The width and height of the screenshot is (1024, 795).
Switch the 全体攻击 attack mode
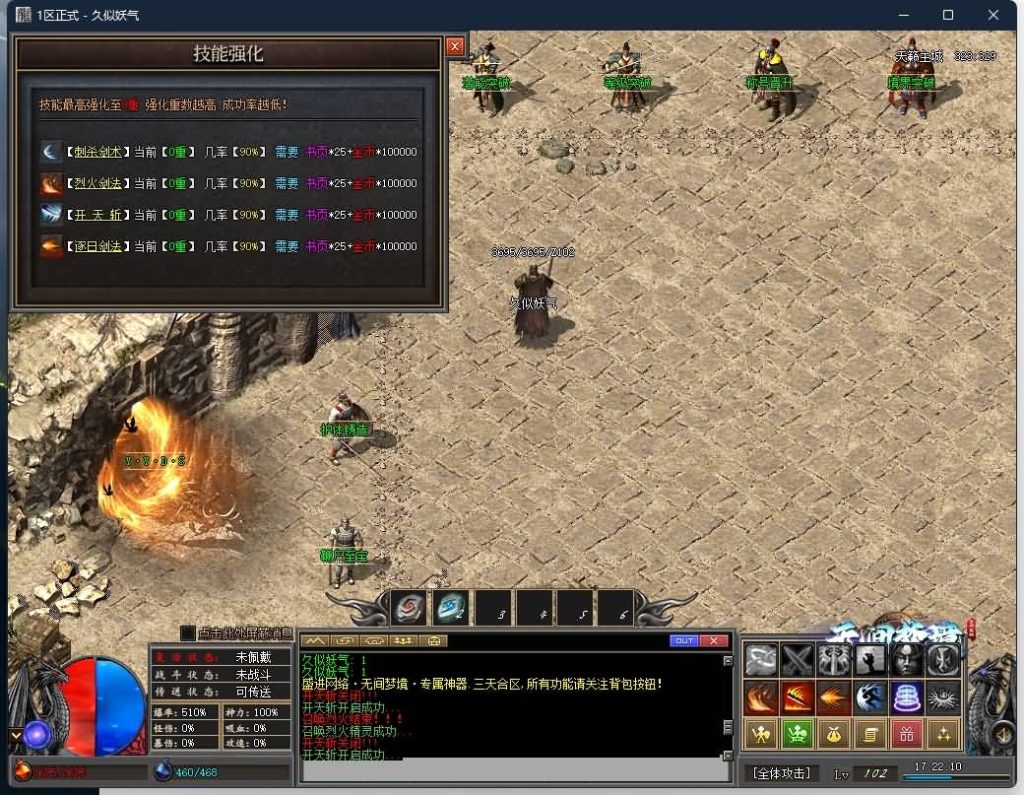(x=781, y=773)
